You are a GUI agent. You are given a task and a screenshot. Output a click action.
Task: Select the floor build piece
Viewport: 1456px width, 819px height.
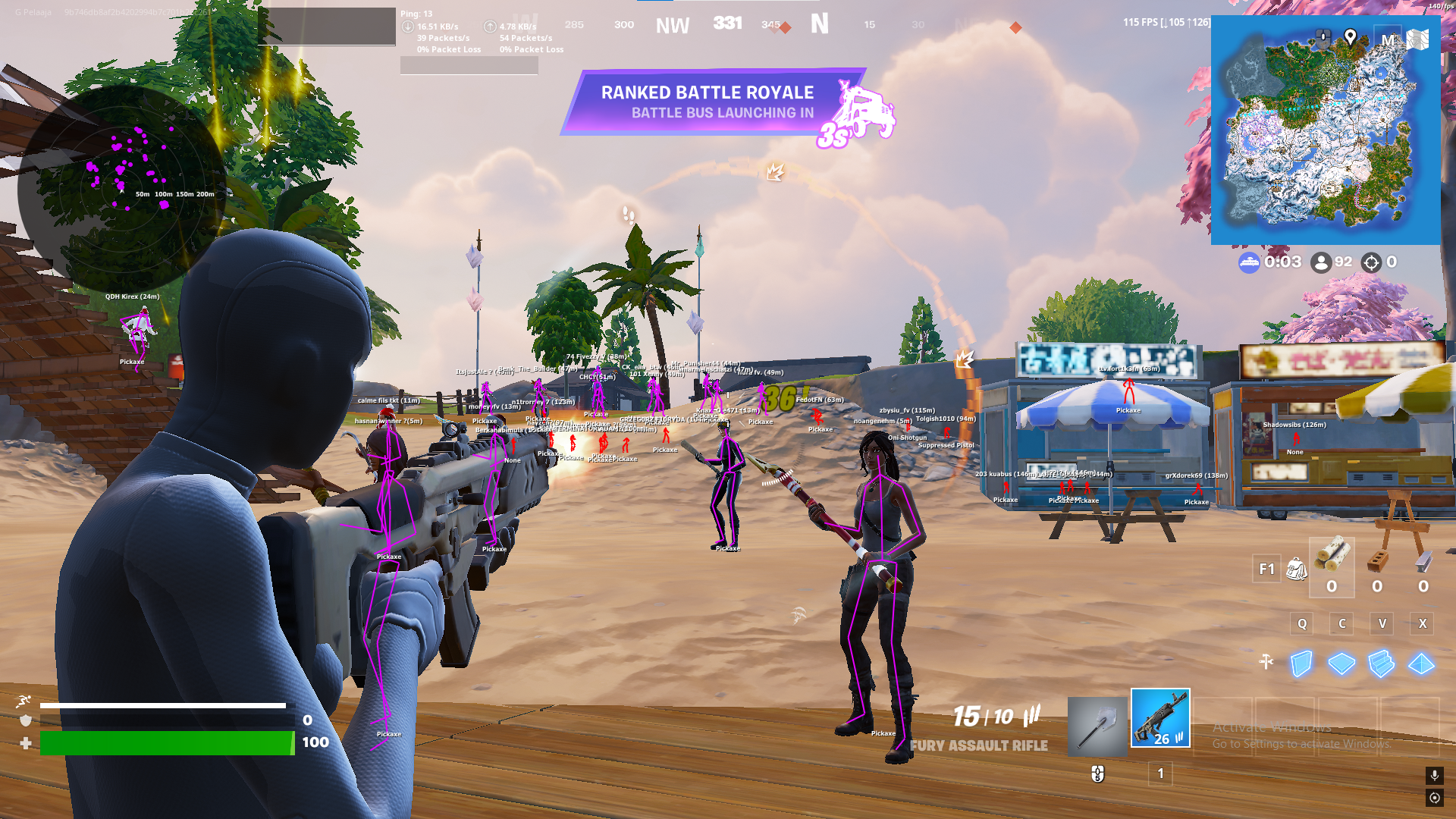point(1341,664)
